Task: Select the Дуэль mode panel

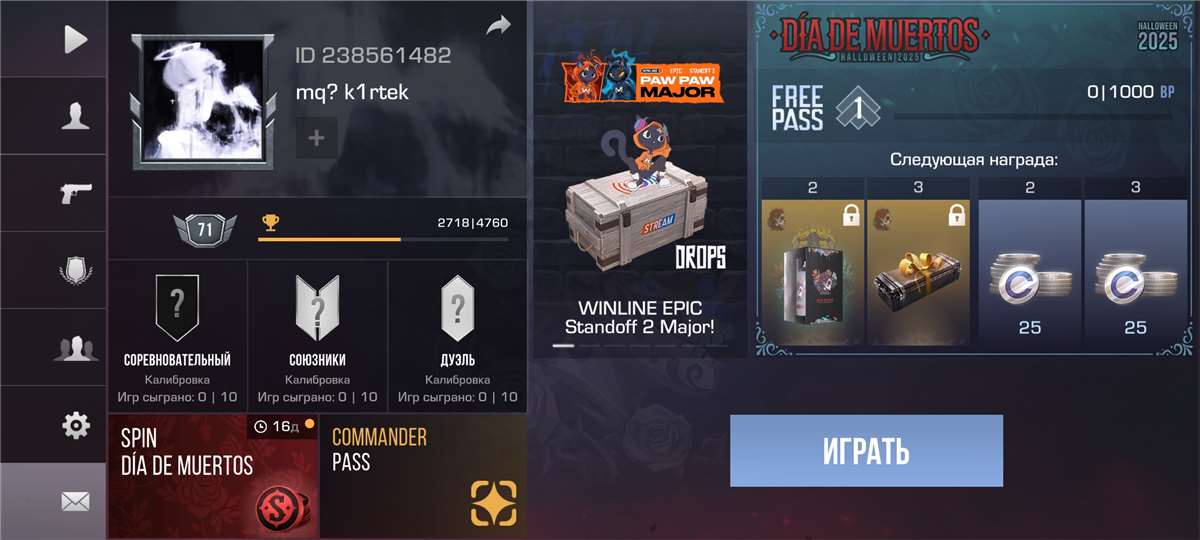Action: [457, 336]
